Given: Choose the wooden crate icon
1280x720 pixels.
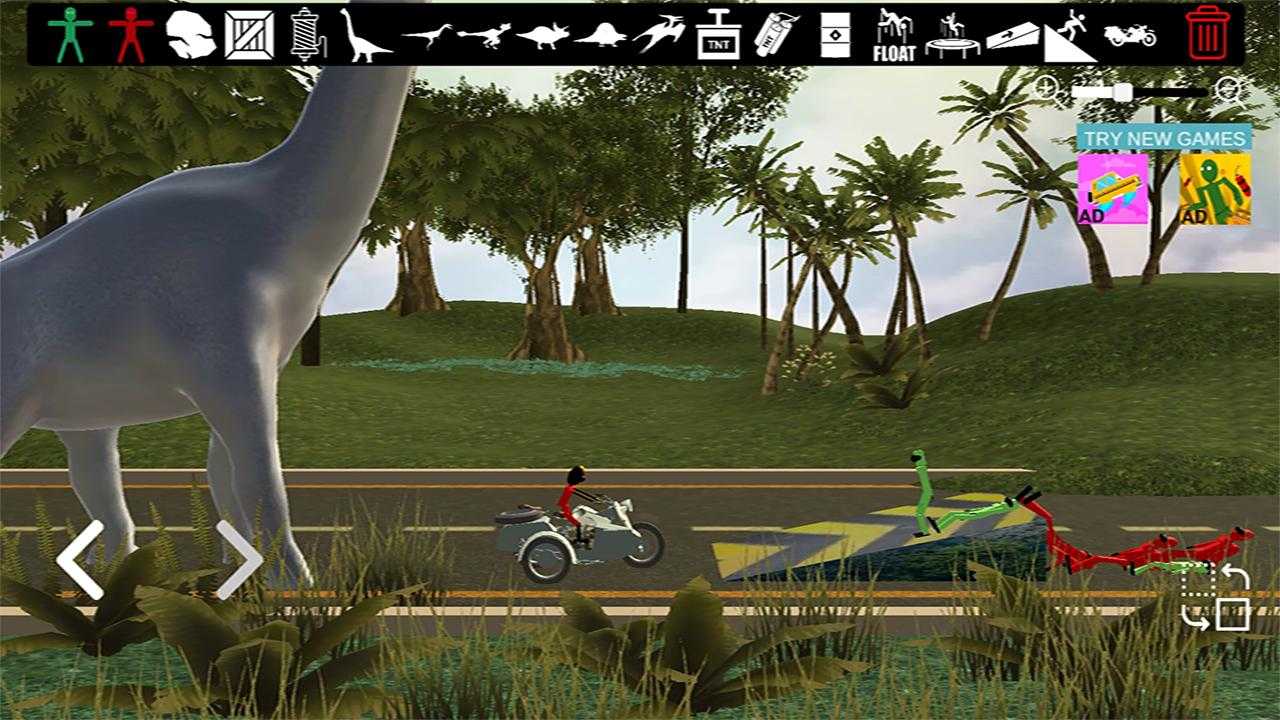Looking at the screenshot, I should pos(249,34).
